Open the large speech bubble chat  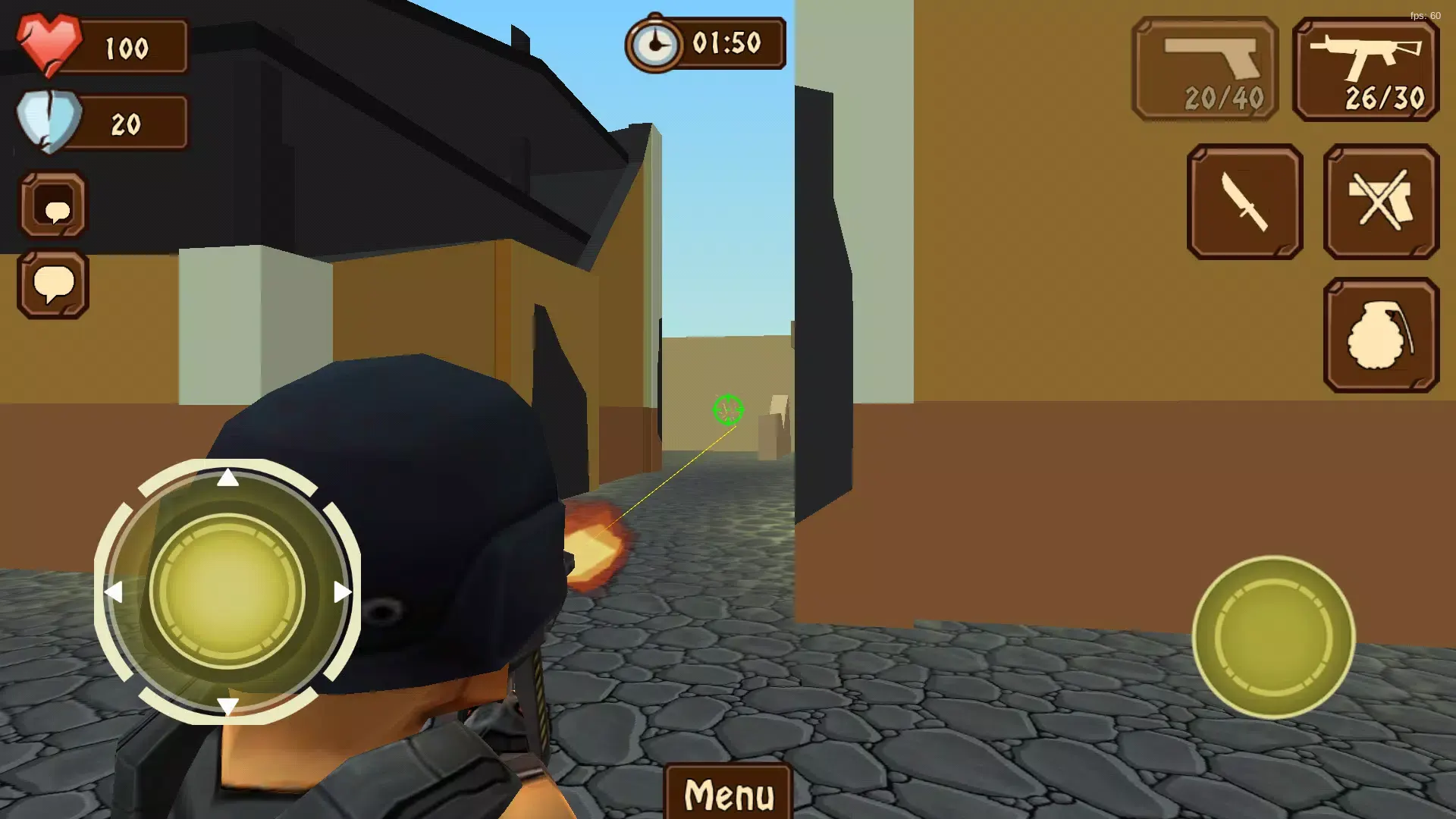[53, 284]
